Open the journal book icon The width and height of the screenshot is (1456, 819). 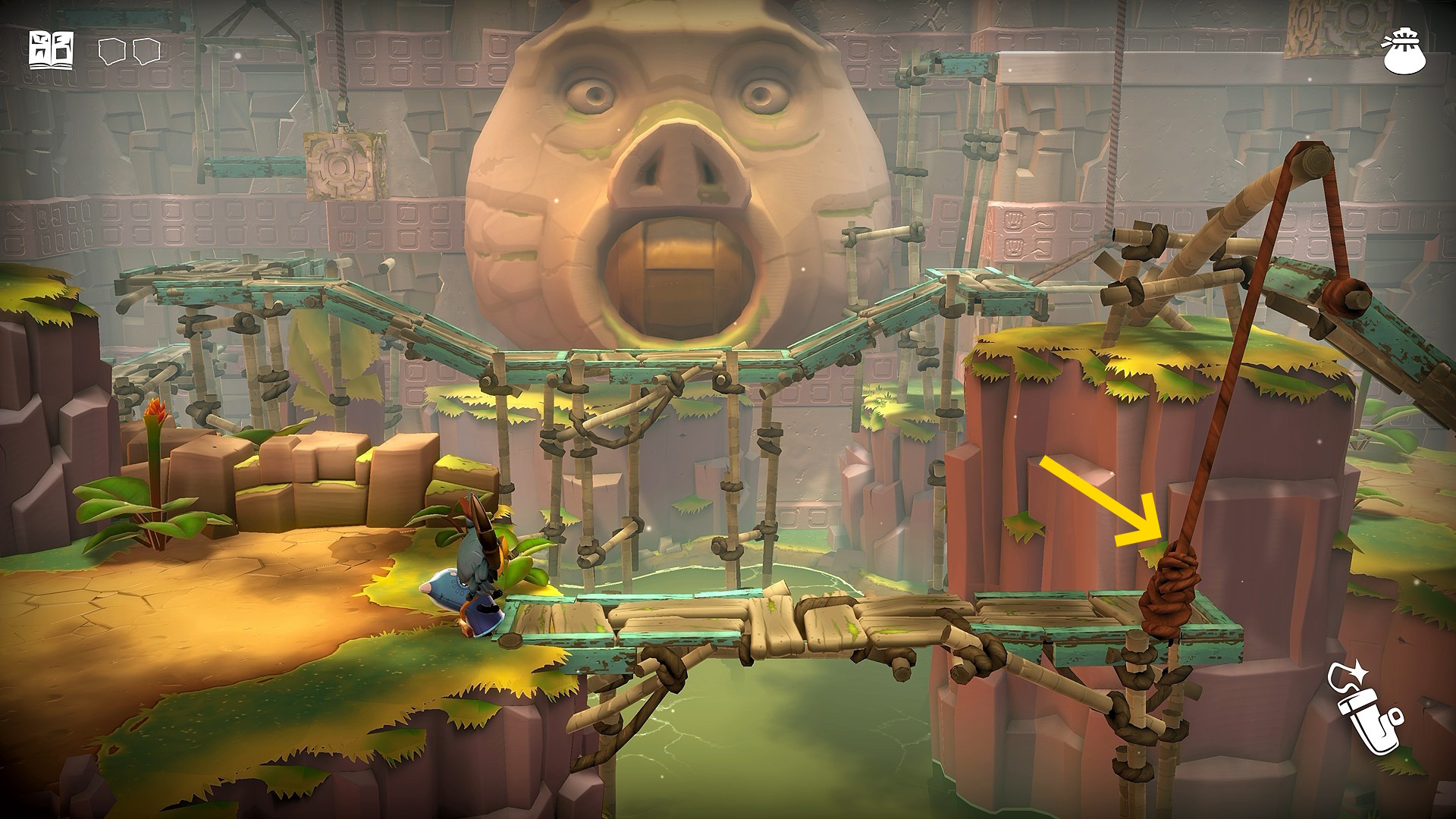(x=51, y=50)
